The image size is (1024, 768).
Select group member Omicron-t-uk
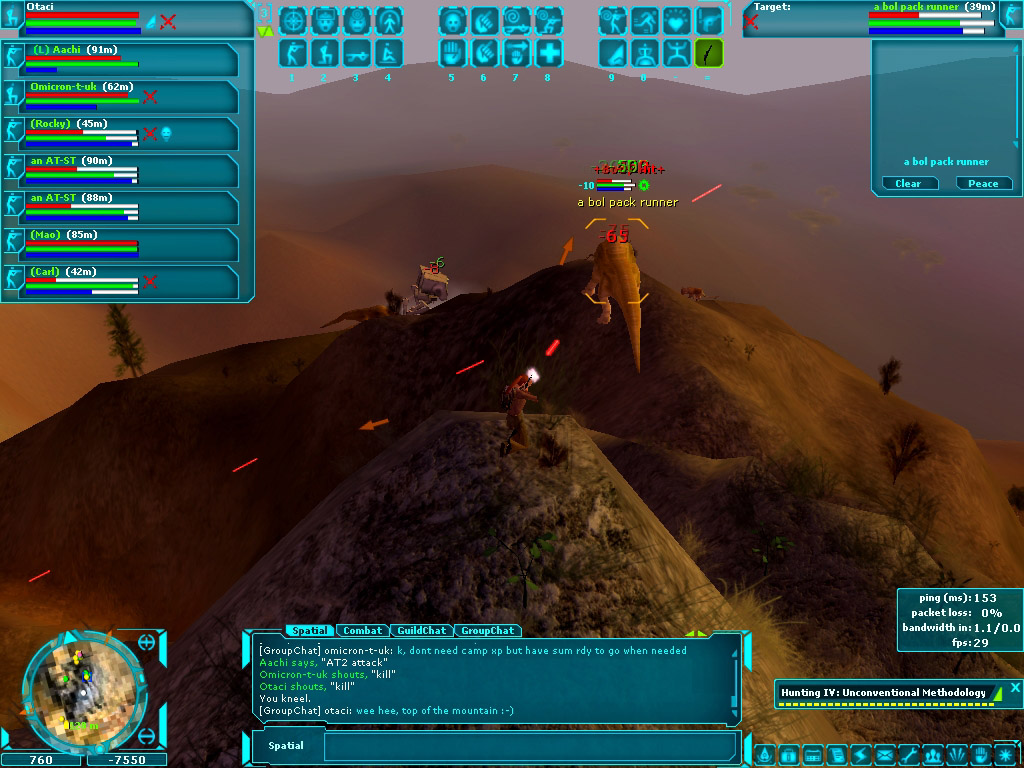click(x=121, y=96)
